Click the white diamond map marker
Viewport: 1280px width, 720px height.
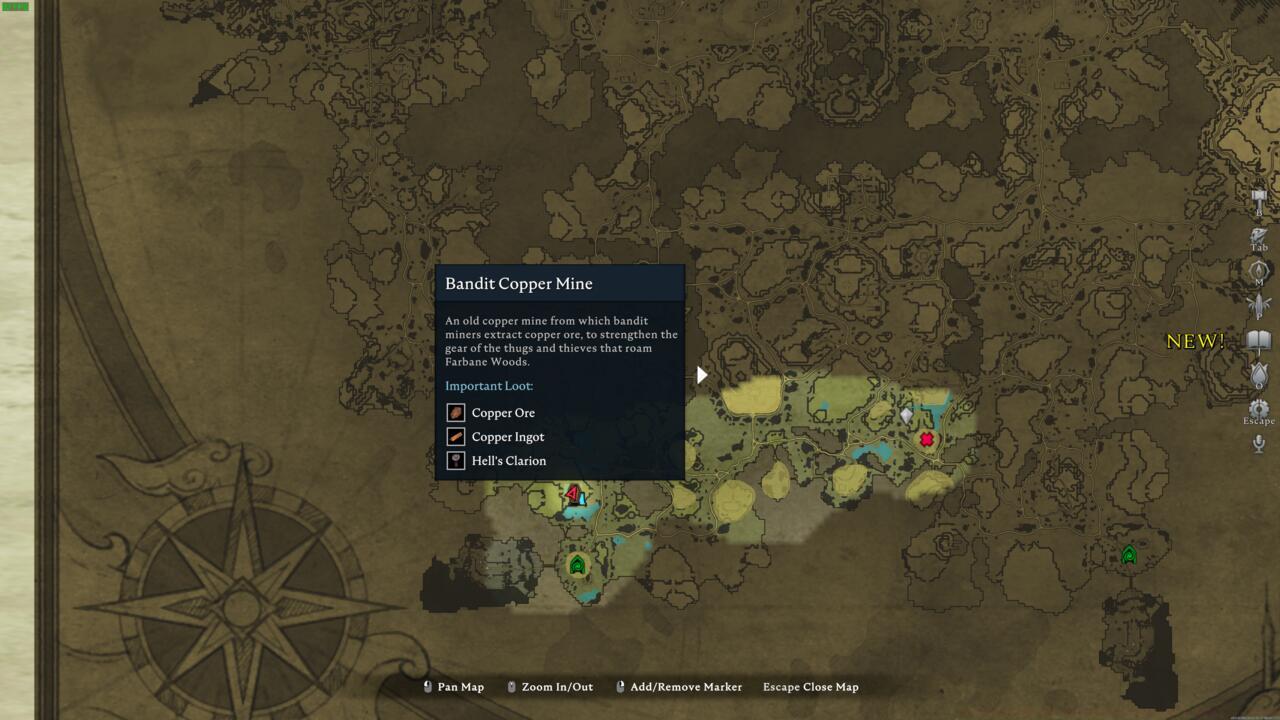tap(907, 415)
